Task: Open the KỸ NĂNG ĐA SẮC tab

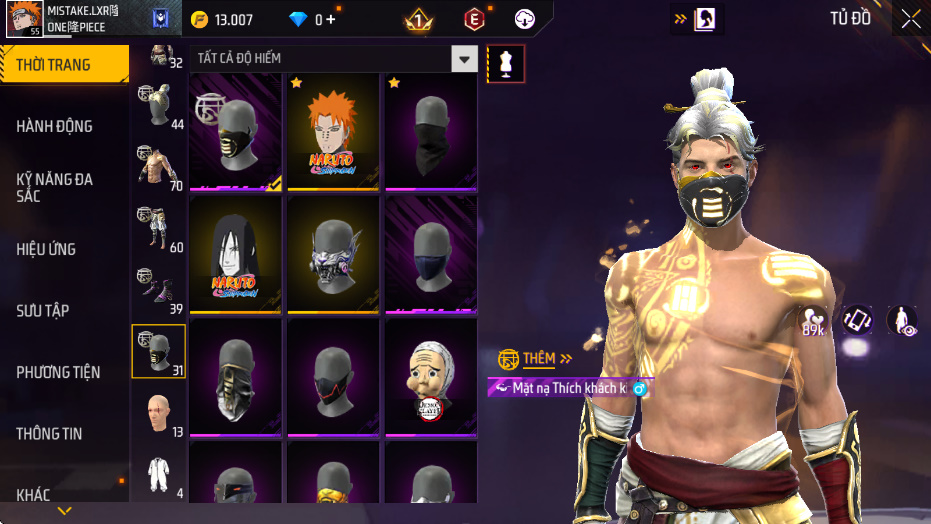Action: (55, 187)
